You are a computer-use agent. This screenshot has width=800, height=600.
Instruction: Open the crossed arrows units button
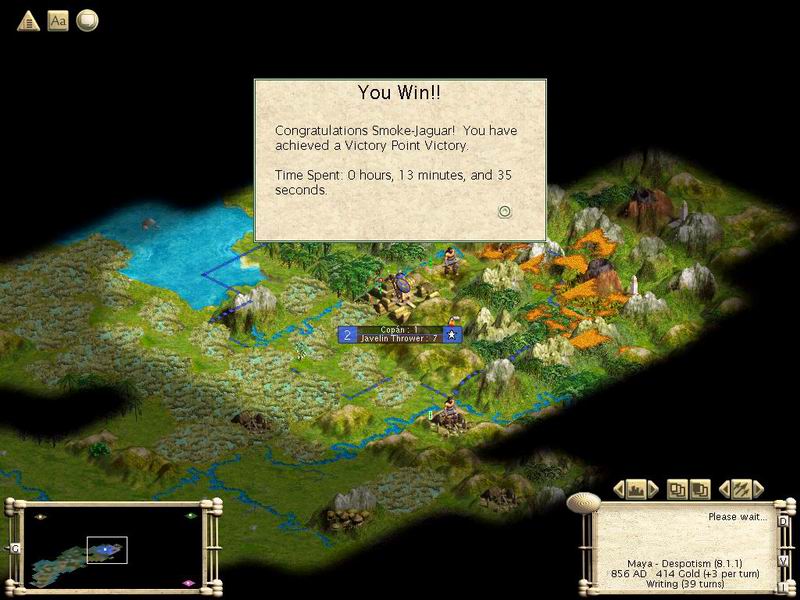coord(741,489)
